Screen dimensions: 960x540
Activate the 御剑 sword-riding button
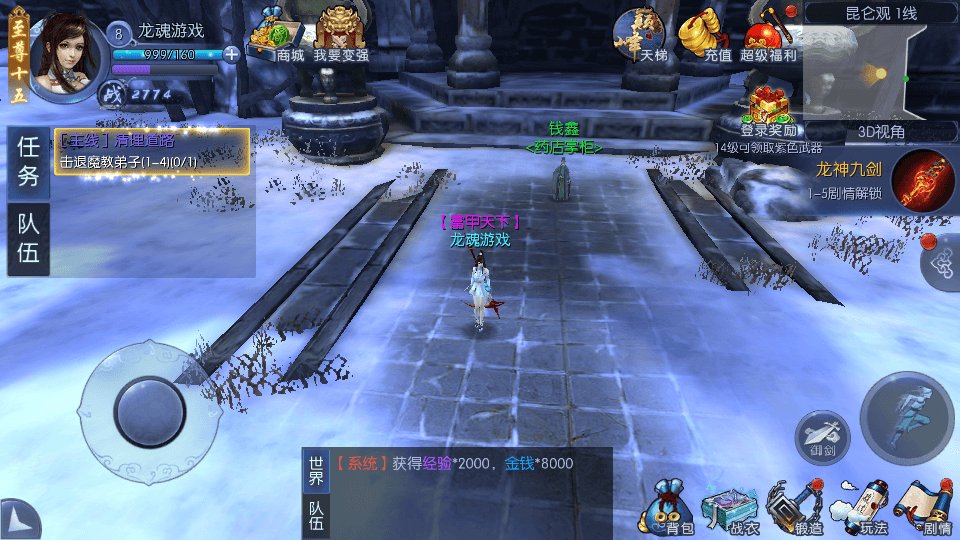(822, 437)
